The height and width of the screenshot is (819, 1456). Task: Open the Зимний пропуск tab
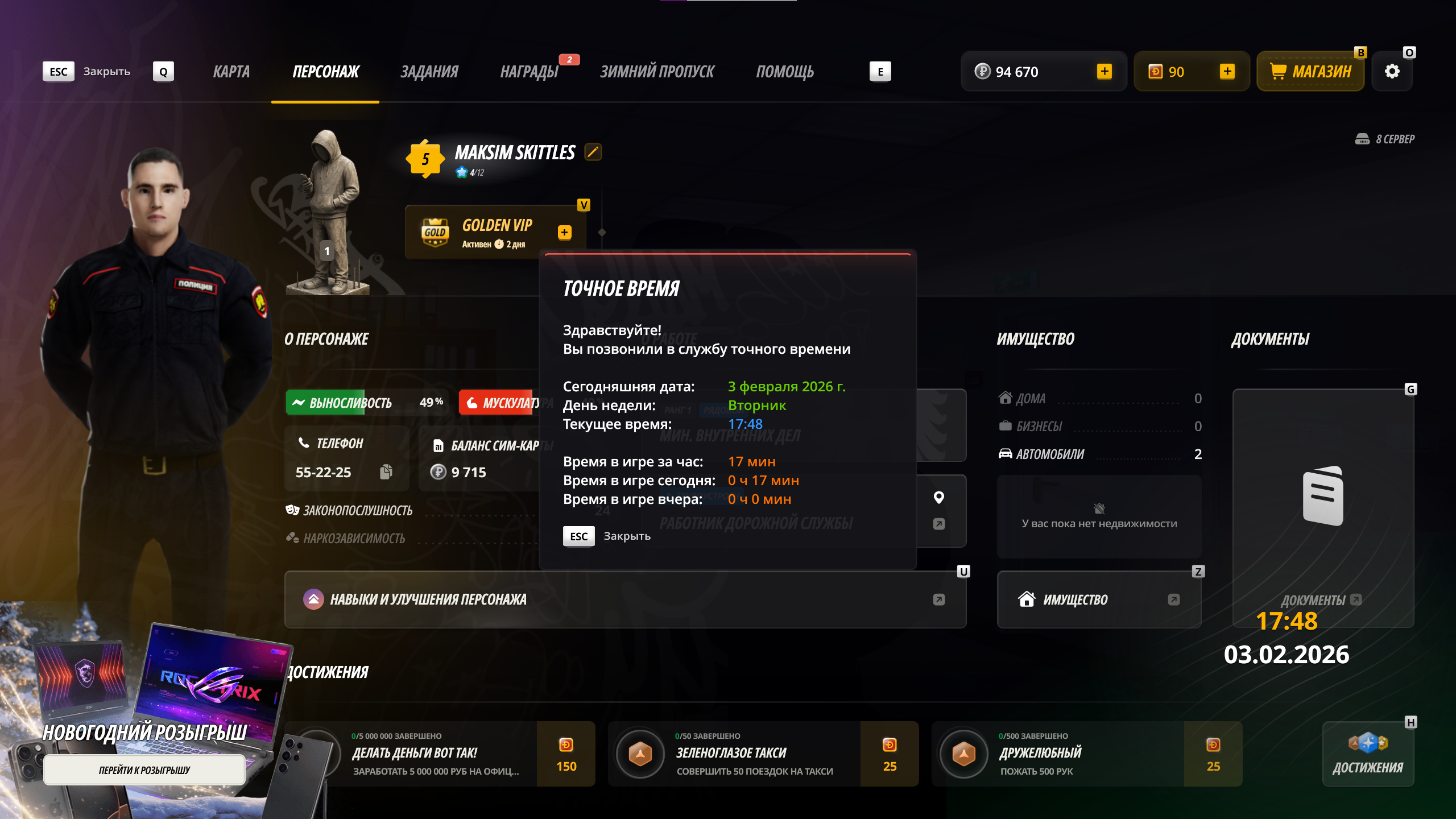click(x=657, y=72)
